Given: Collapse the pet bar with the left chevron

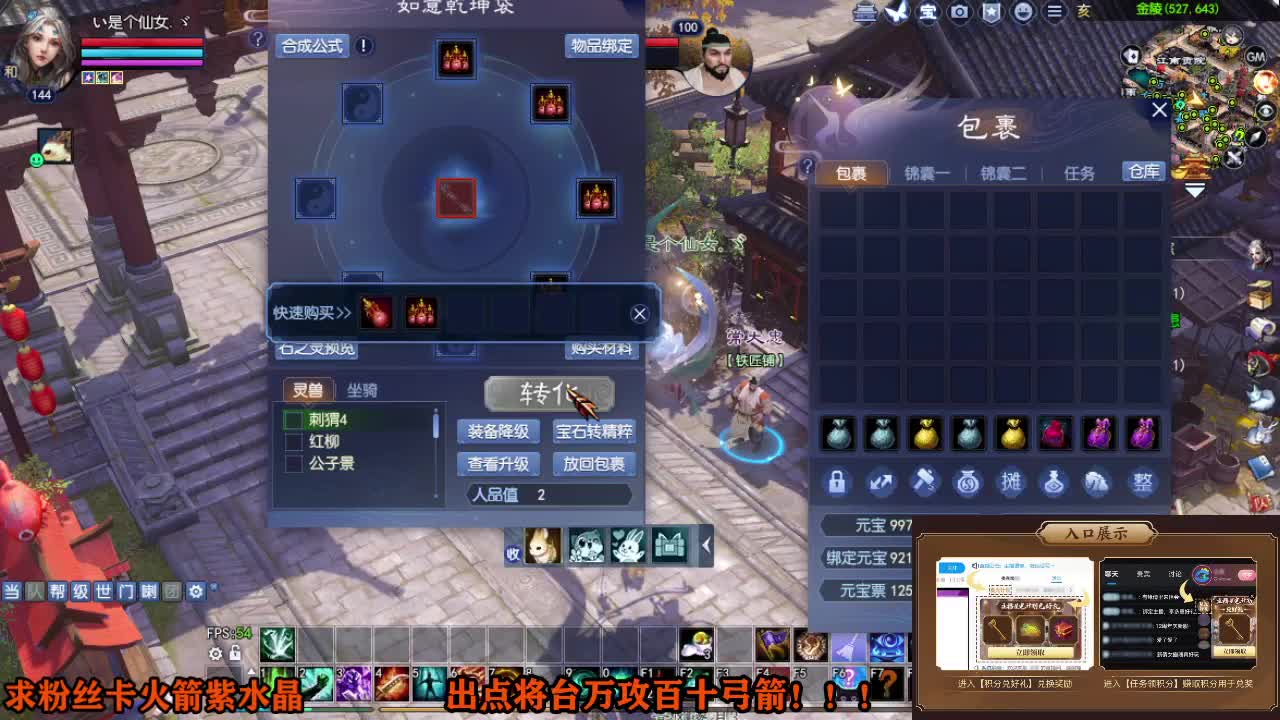Looking at the screenshot, I should tap(706, 546).
